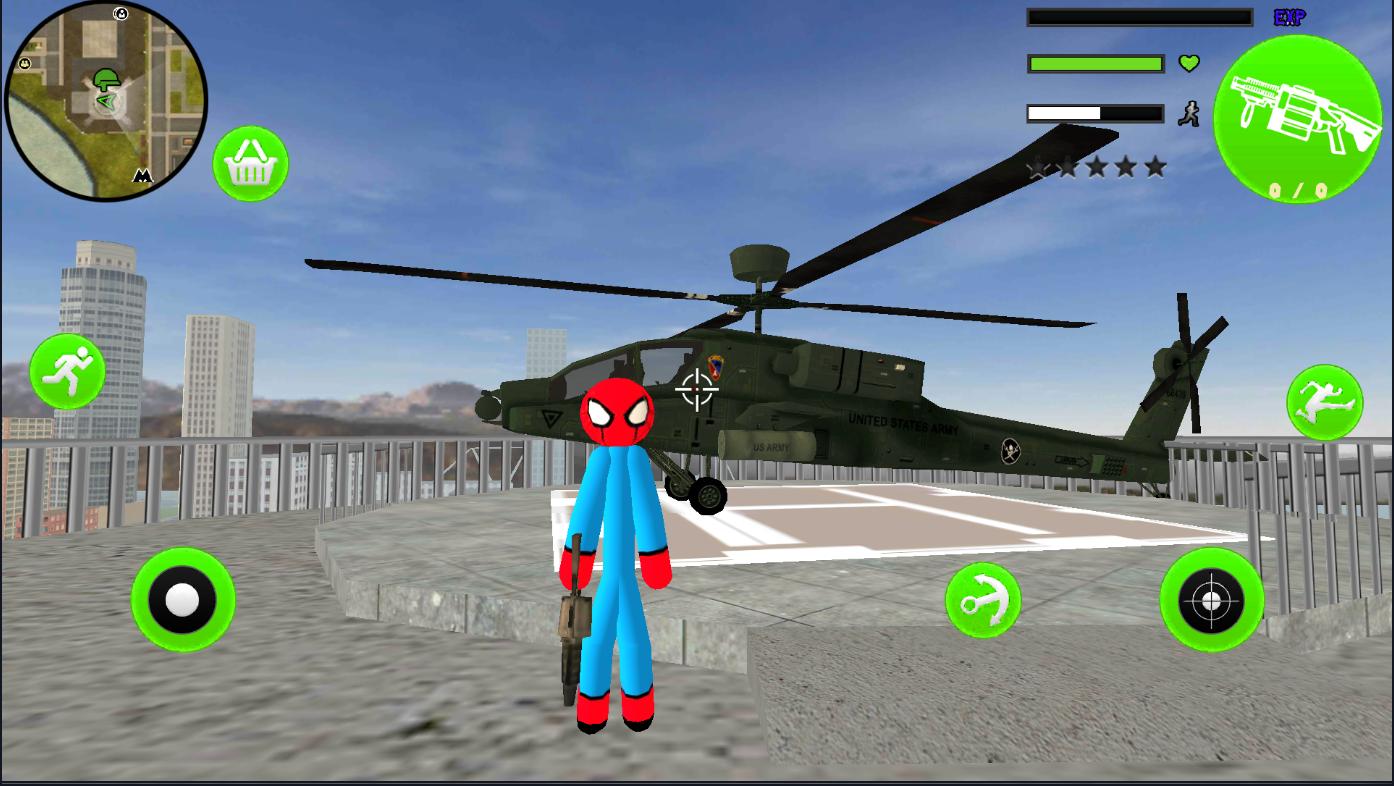
Task: Tap the black EXP progress bar
Action: click(x=1138, y=16)
